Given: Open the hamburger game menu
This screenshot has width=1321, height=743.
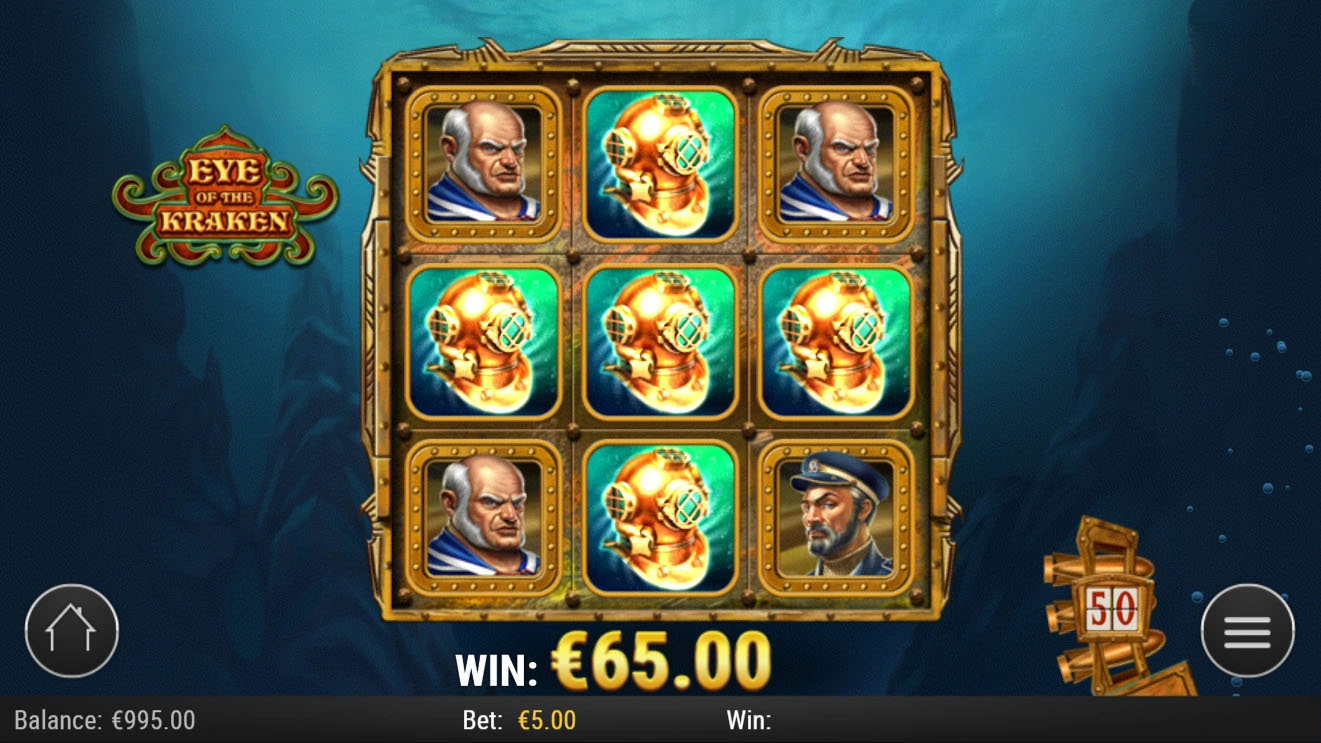Looking at the screenshot, I should point(1245,631).
